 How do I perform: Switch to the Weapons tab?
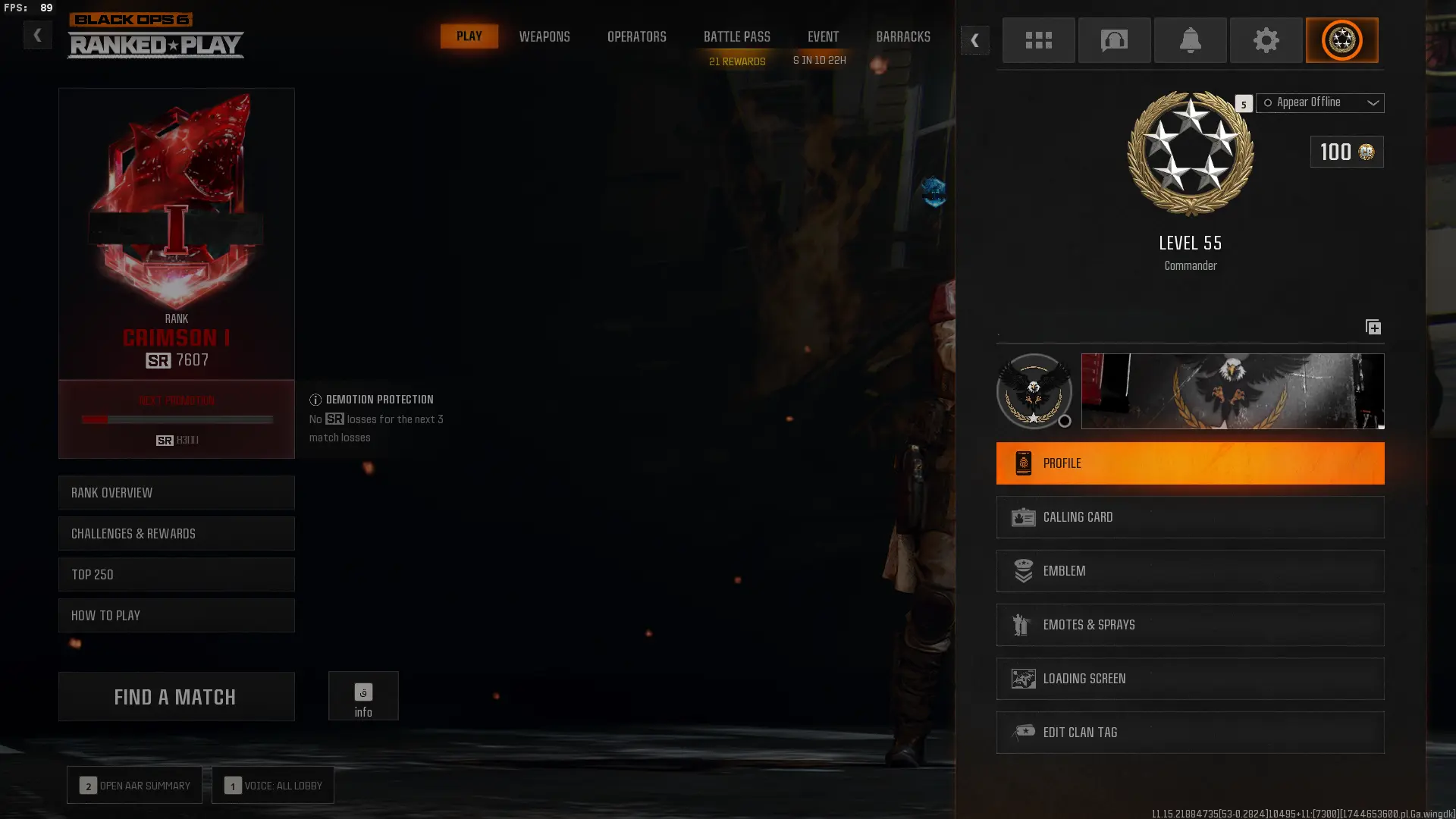544,36
